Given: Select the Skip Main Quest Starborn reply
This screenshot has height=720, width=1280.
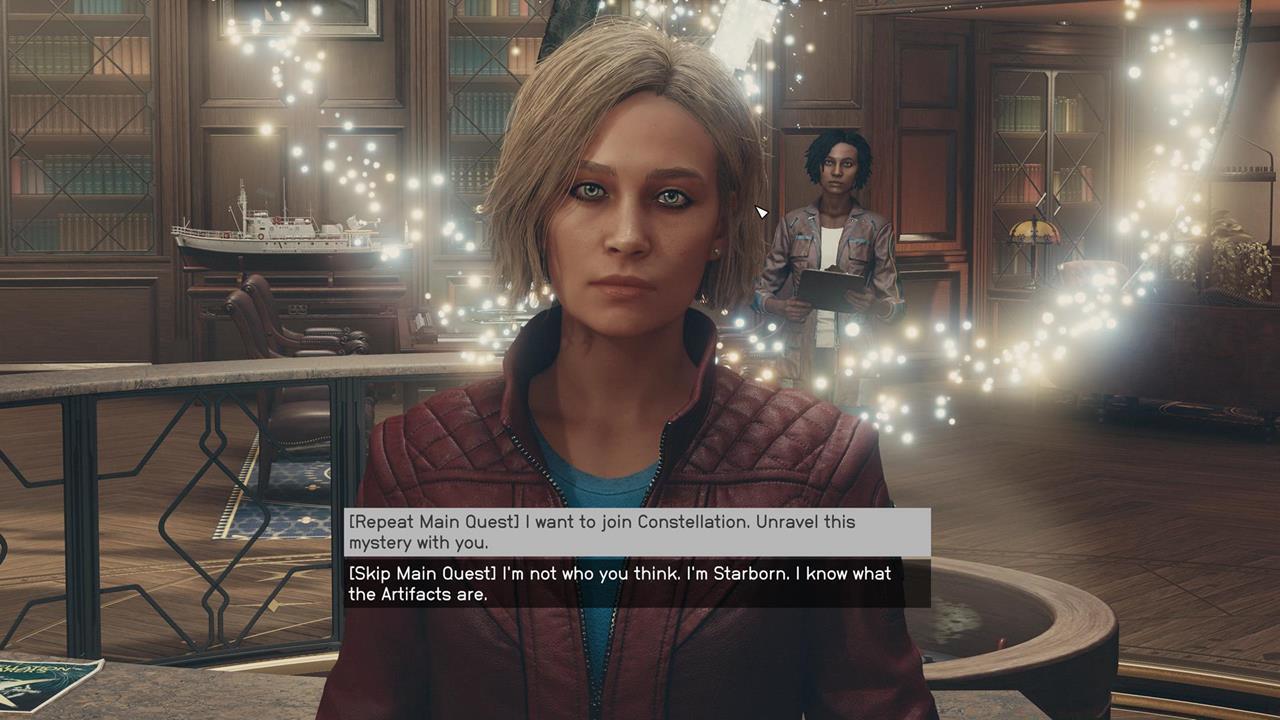Looking at the screenshot, I should point(637,584).
